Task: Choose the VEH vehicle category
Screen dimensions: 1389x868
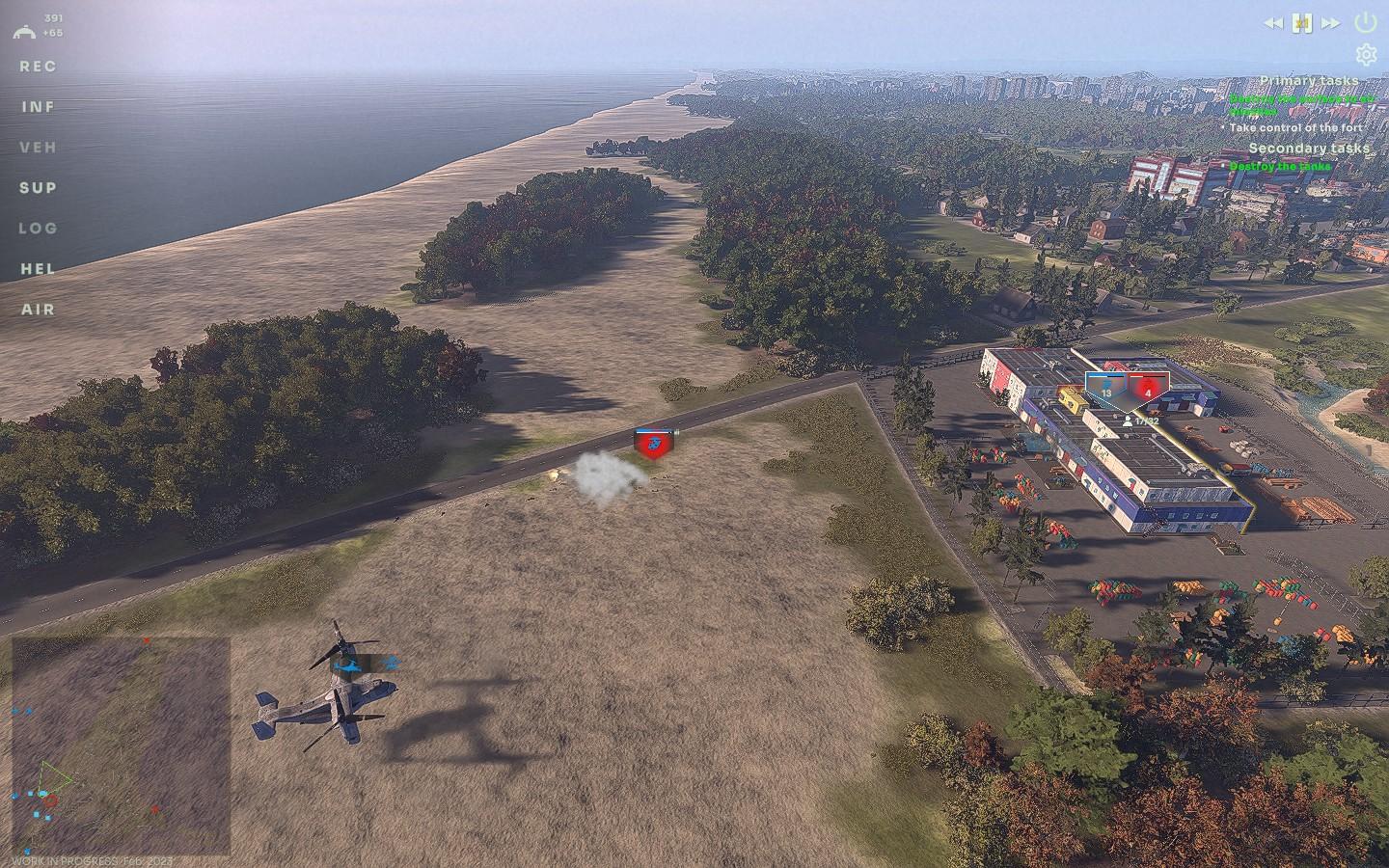Action: pyautogui.click(x=39, y=148)
